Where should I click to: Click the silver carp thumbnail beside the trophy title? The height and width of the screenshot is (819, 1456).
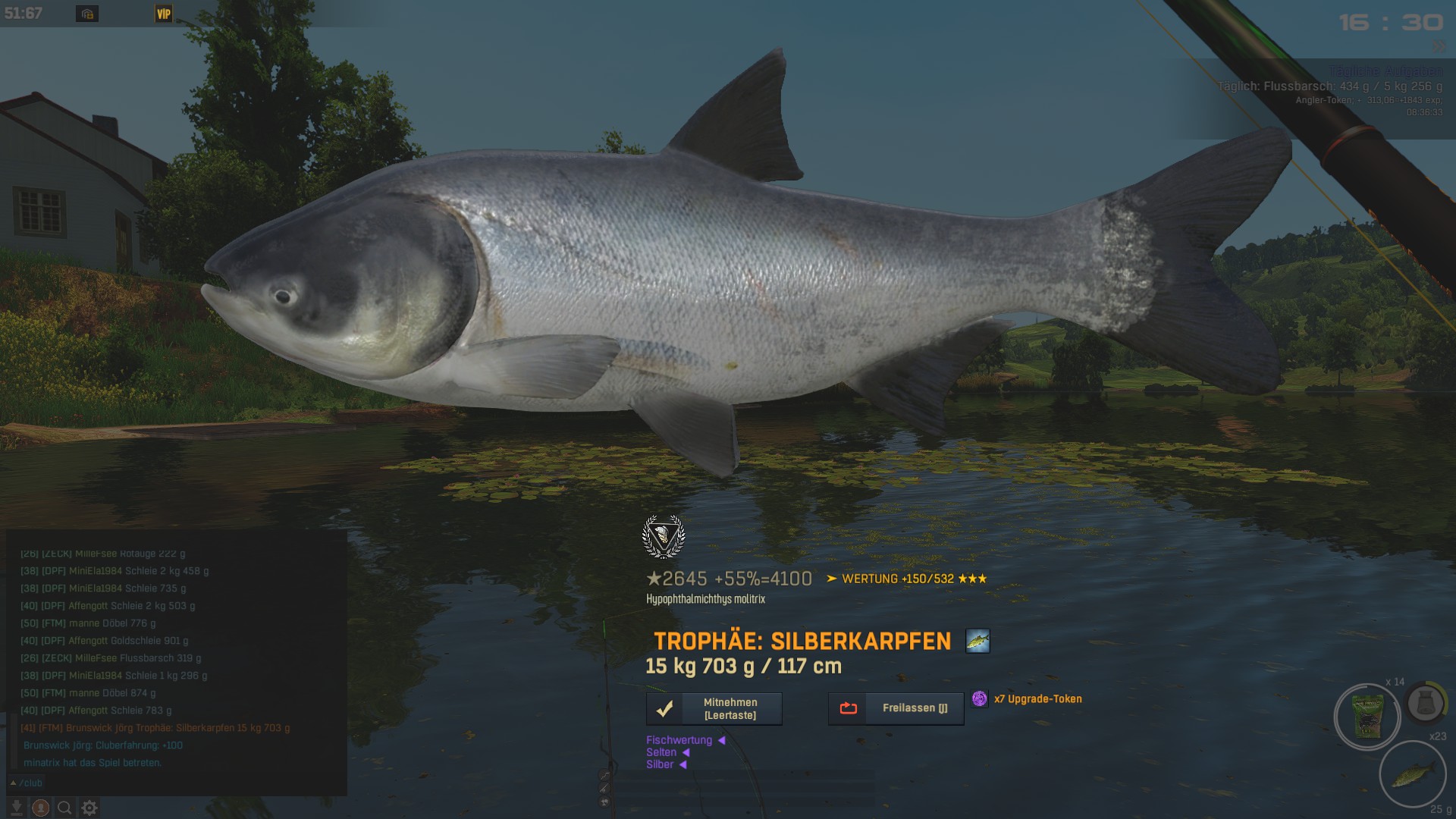pyautogui.click(x=977, y=641)
